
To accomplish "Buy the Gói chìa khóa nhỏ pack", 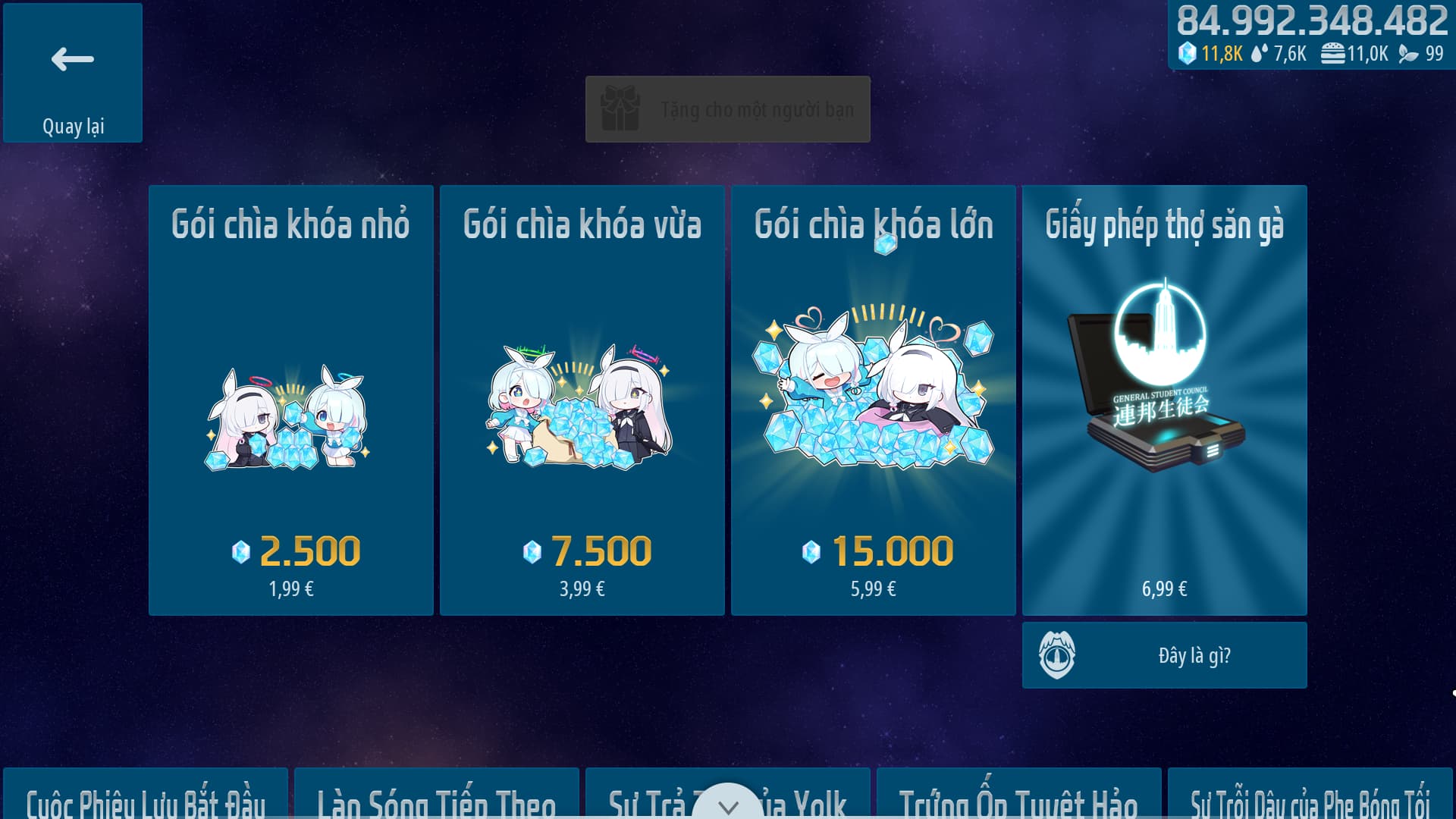I will pos(291,400).
